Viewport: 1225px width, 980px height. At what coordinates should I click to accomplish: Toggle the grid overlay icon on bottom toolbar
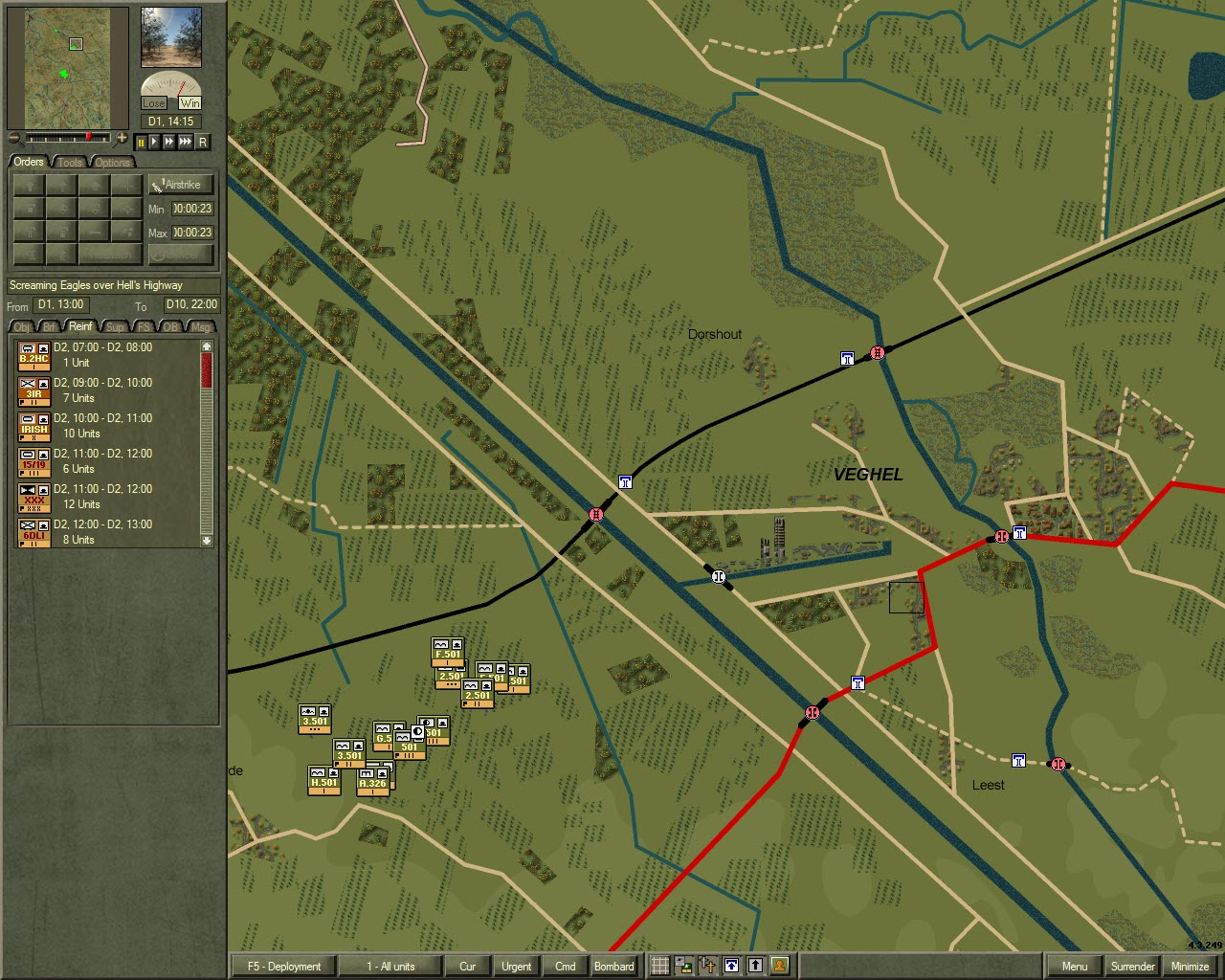(x=660, y=966)
